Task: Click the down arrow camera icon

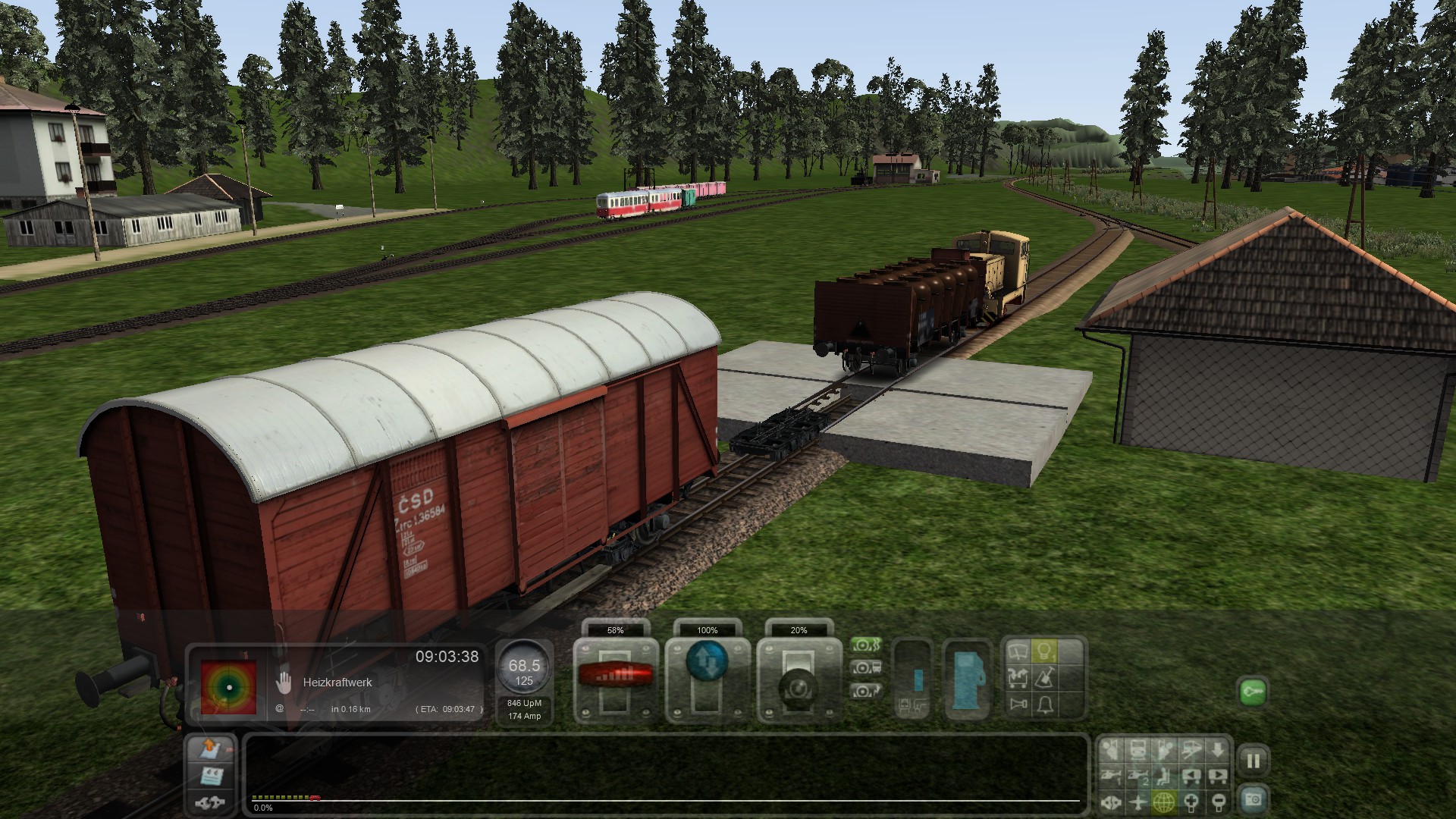Action: point(1217,751)
